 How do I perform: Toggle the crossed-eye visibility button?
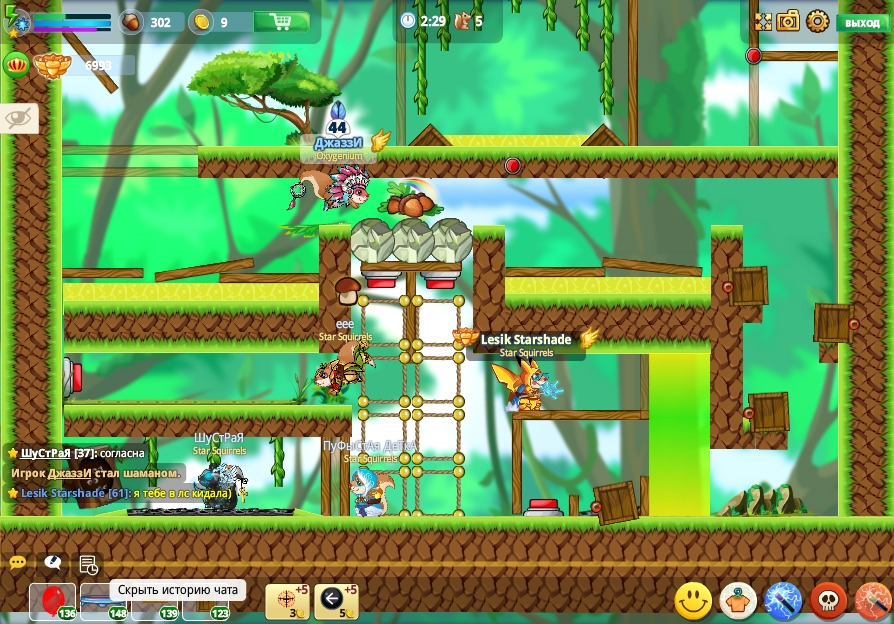click(x=19, y=118)
